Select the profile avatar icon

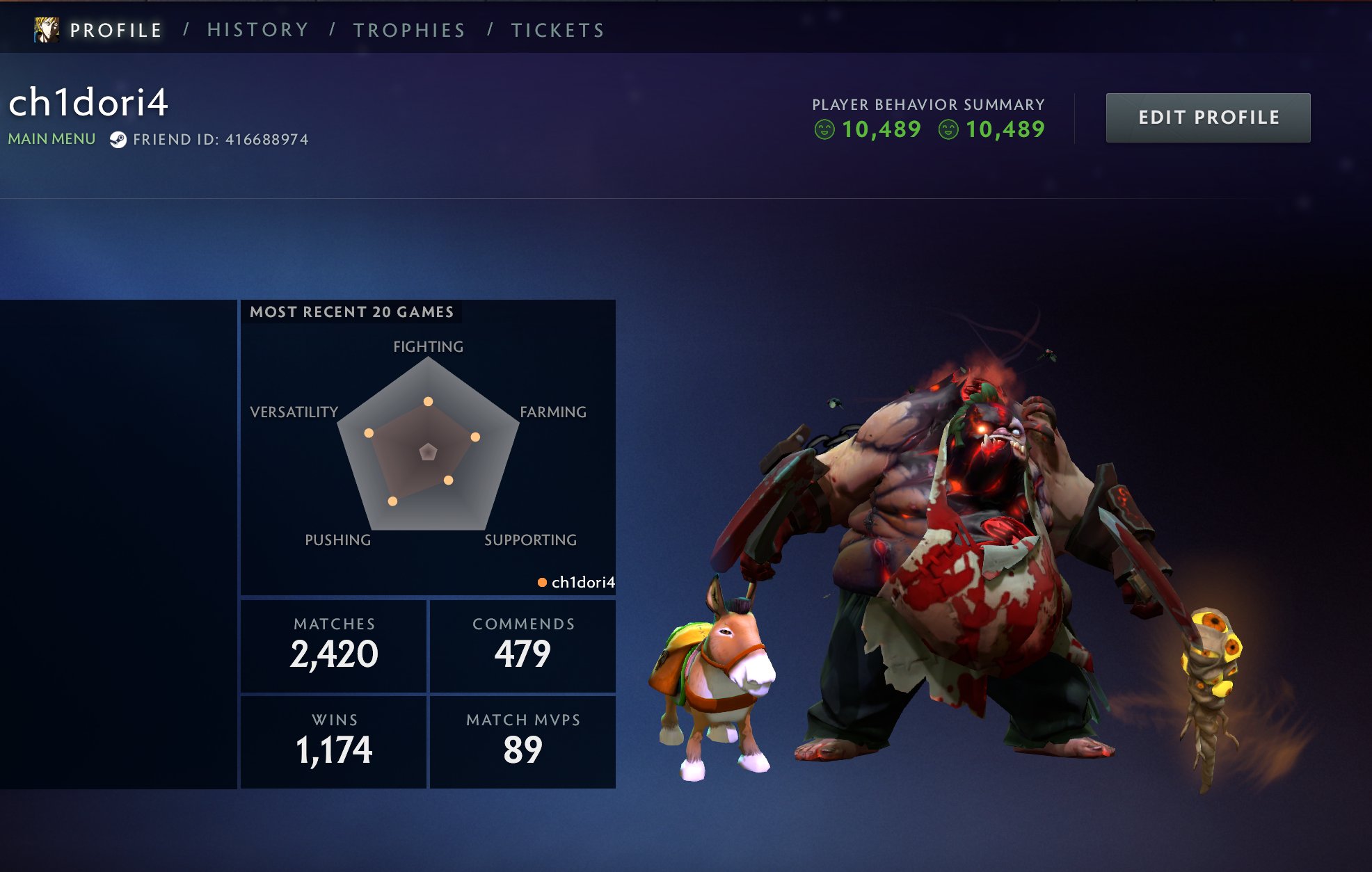point(47,30)
